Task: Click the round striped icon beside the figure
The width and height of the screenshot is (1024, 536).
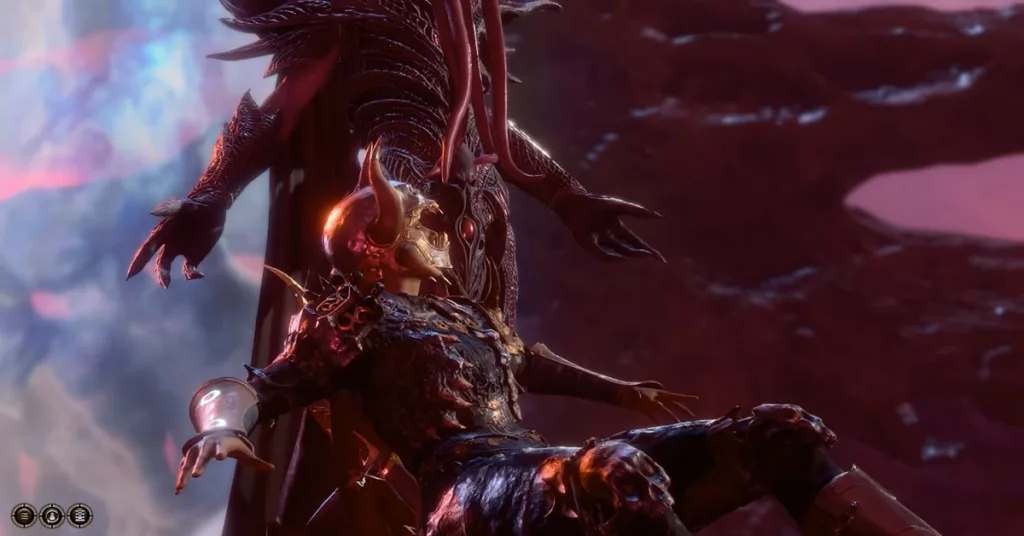Action: pos(80,515)
